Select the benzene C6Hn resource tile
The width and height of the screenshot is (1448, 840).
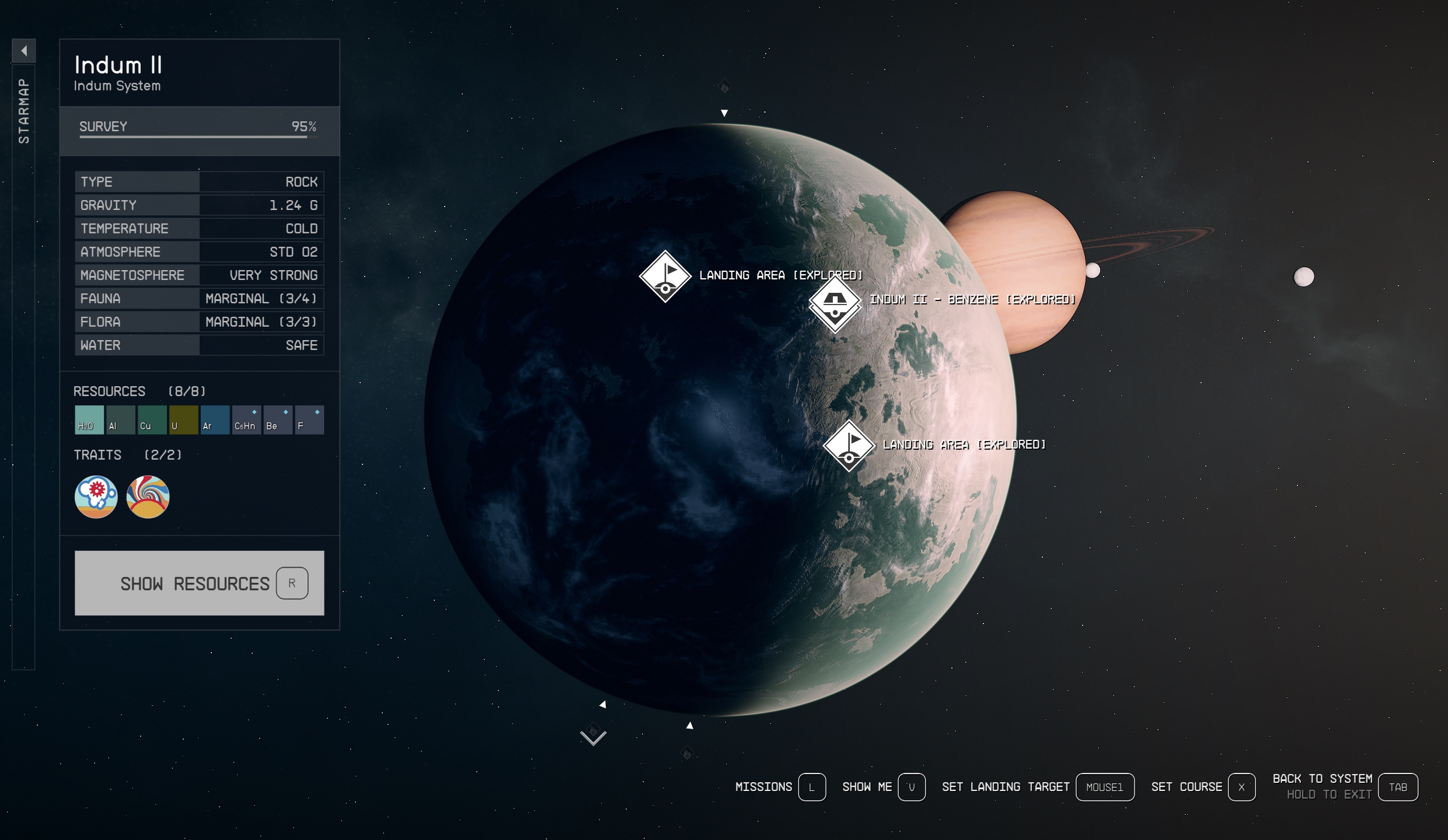tap(247, 420)
